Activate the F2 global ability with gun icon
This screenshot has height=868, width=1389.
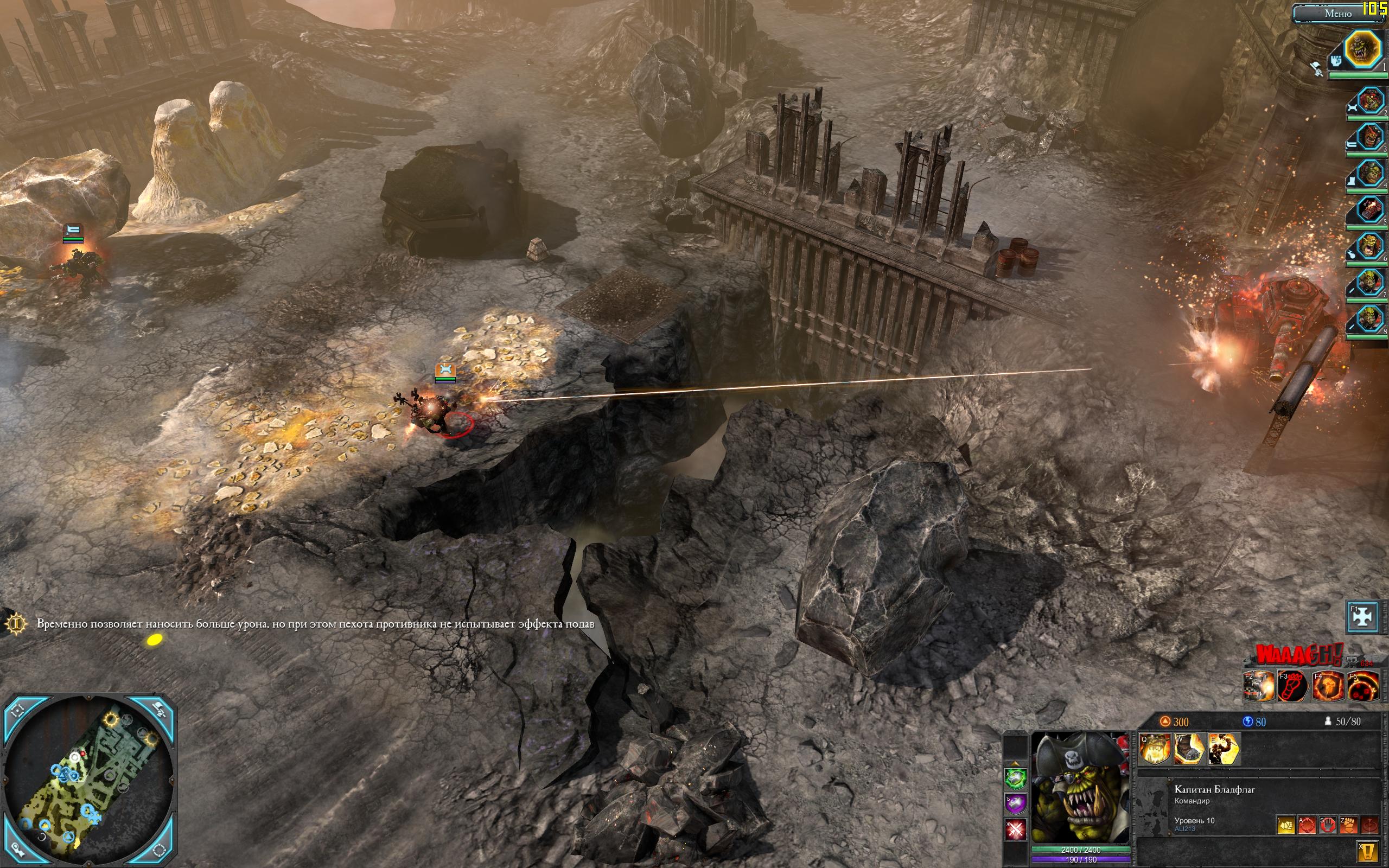pyautogui.click(x=1259, y=686)
